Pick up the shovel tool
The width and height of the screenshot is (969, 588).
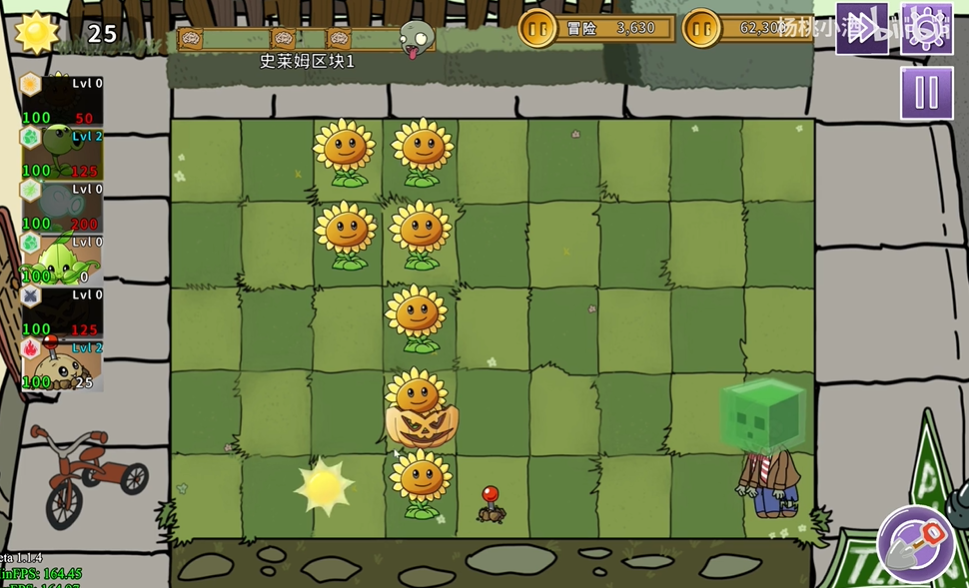(916, 544)
